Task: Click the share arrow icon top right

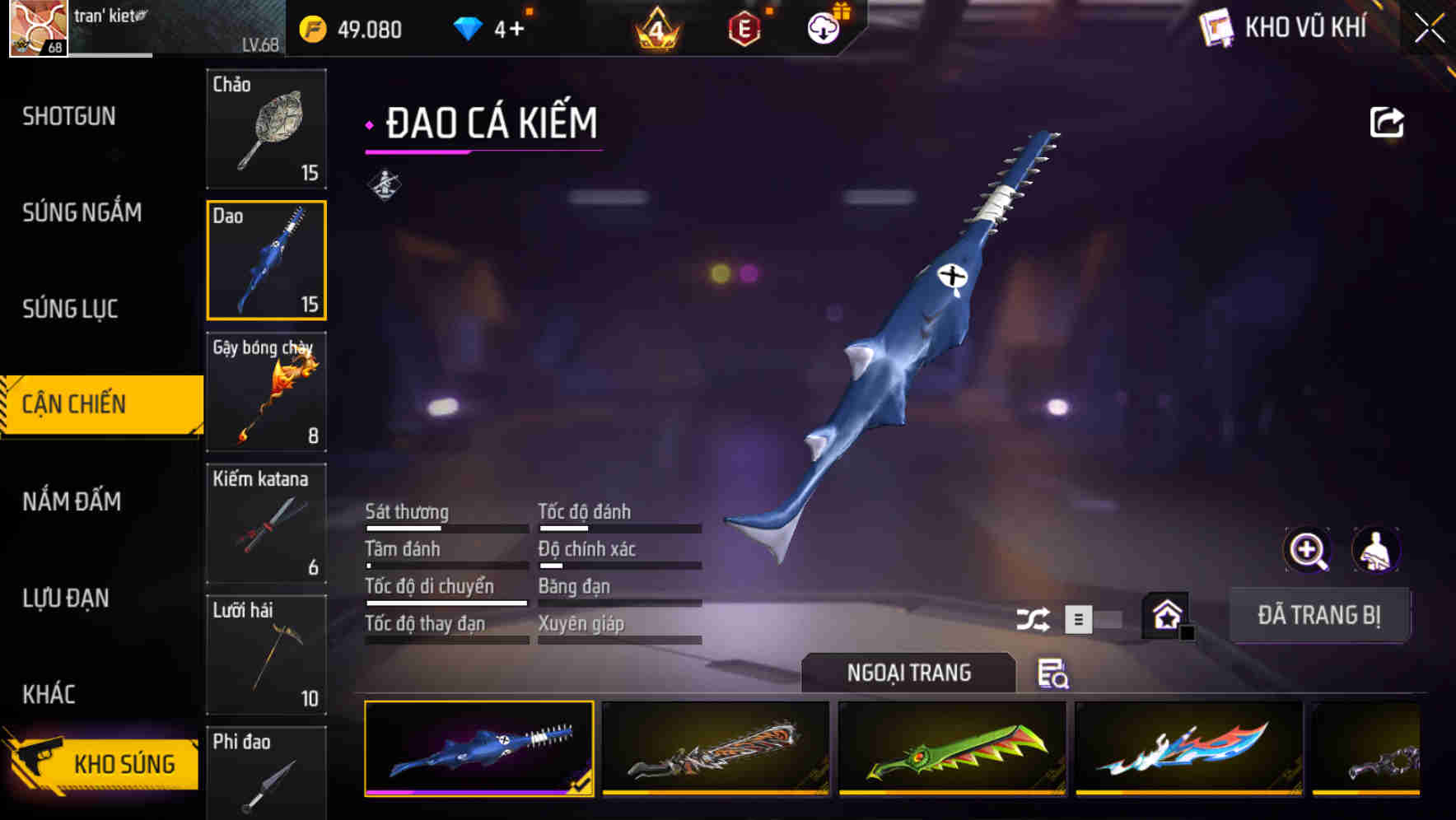Action: [x=1386, y=121]
